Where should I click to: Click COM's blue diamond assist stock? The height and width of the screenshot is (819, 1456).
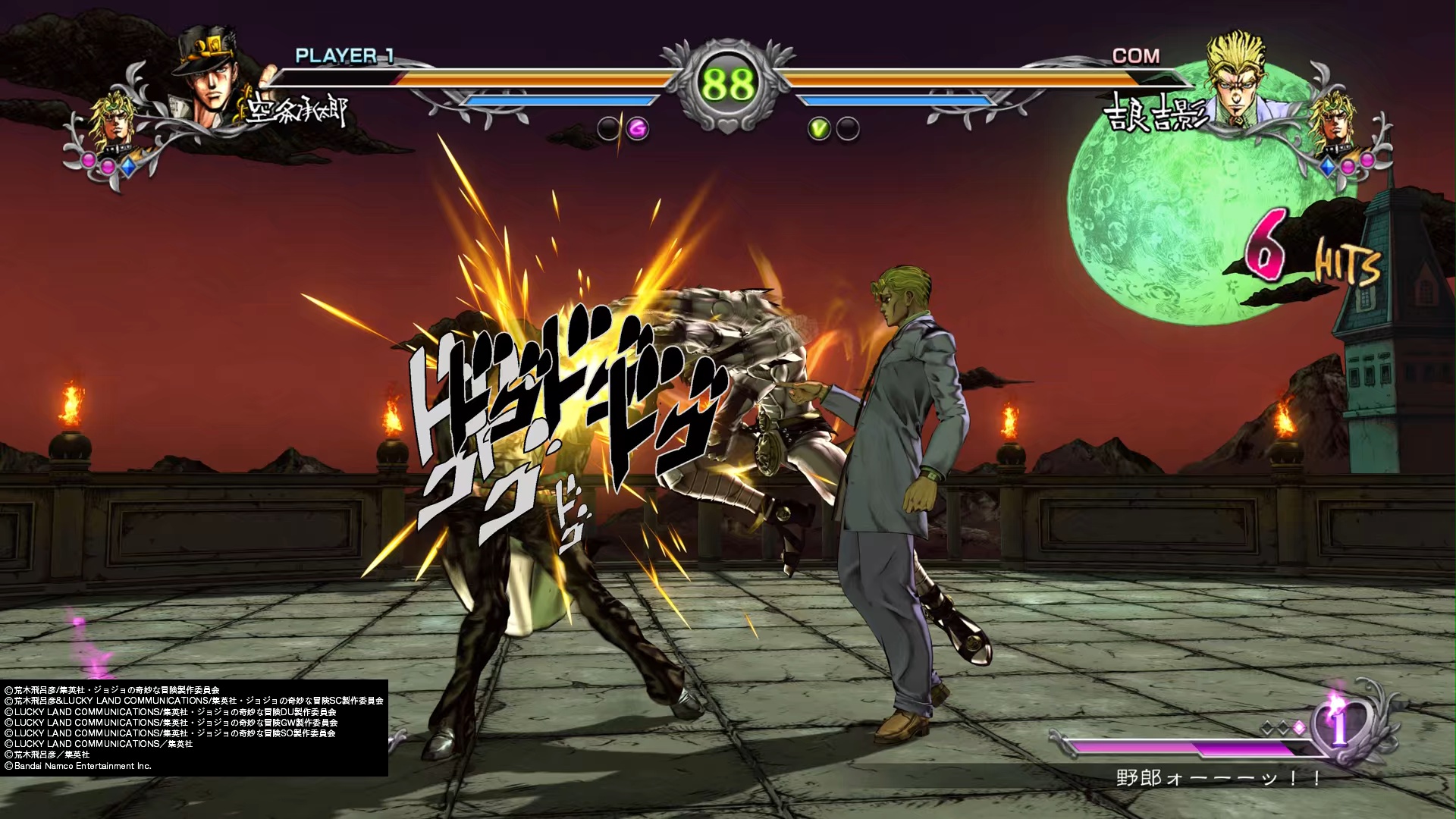[x=1328, y=165]
